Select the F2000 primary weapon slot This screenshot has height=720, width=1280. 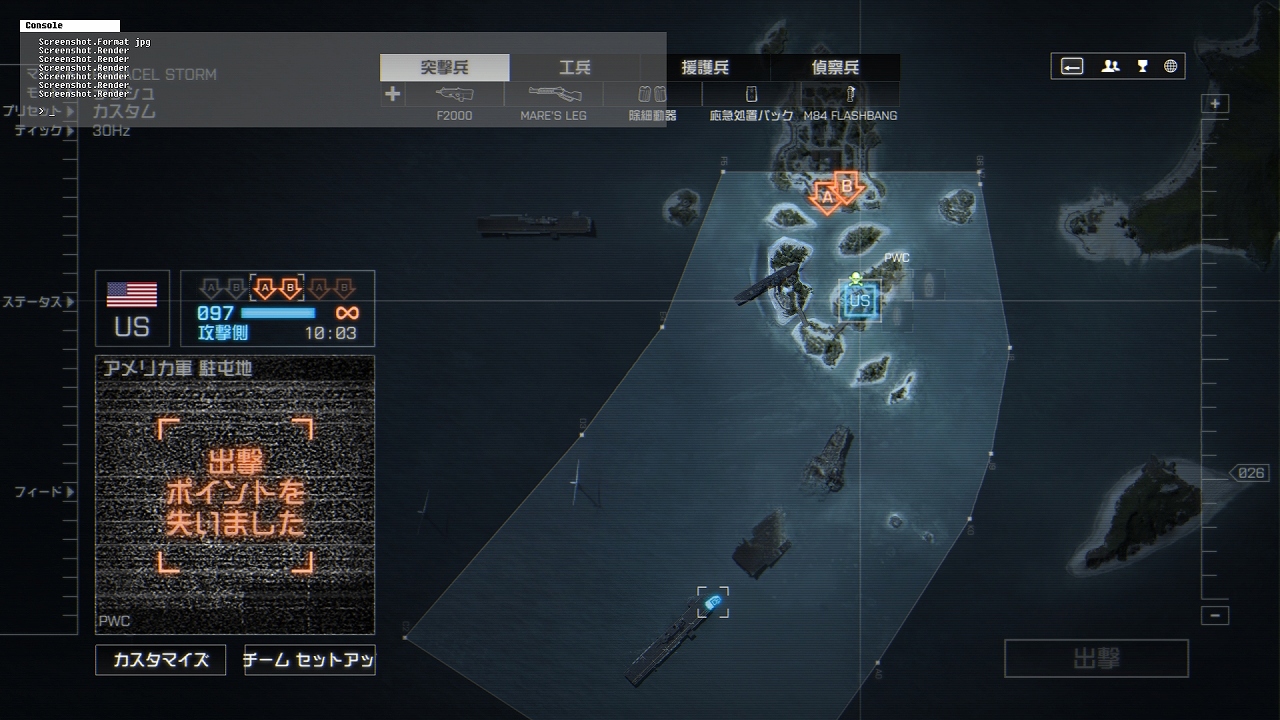(454, 95)
